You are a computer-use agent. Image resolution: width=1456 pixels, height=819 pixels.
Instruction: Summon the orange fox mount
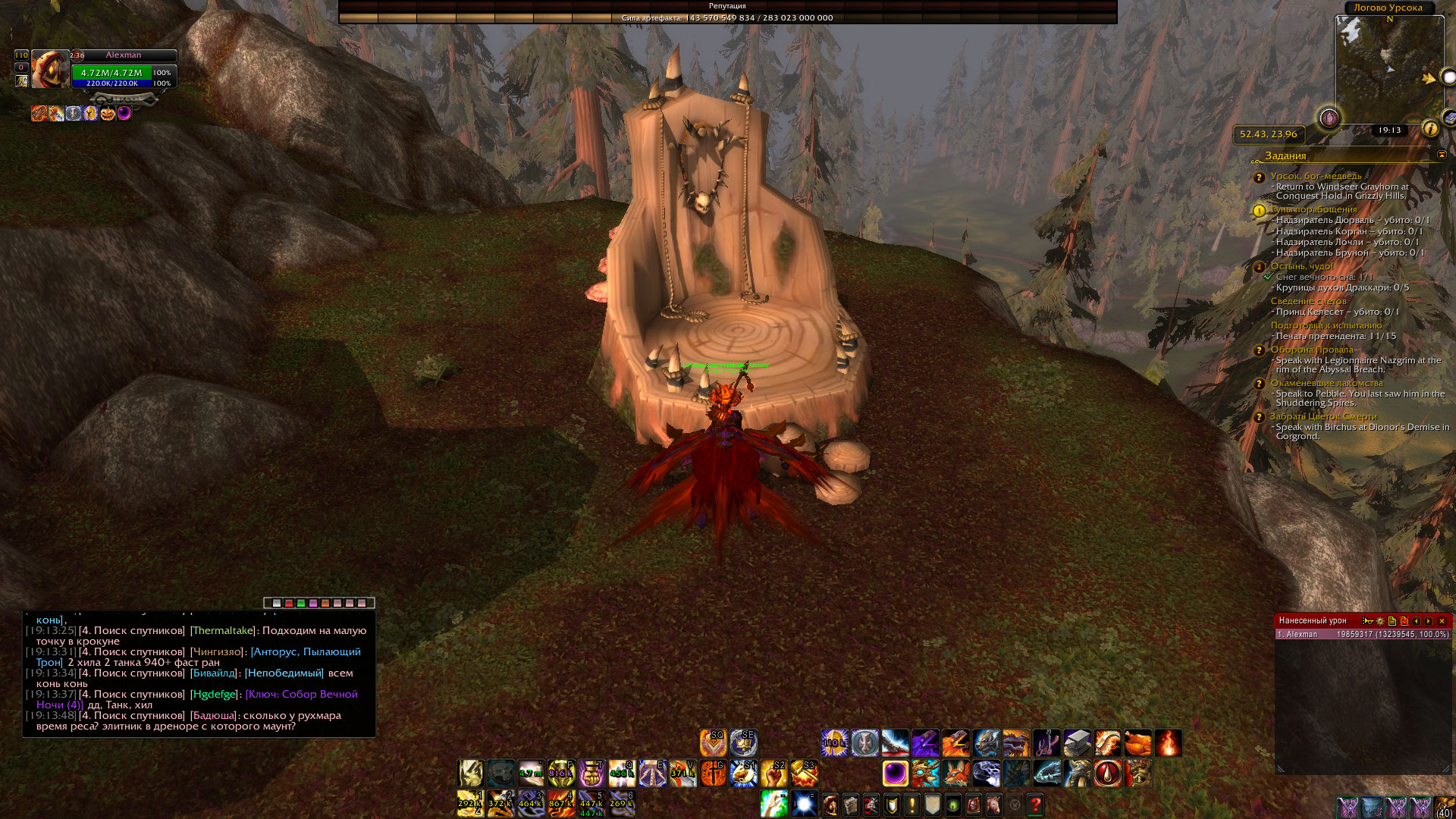955,773
